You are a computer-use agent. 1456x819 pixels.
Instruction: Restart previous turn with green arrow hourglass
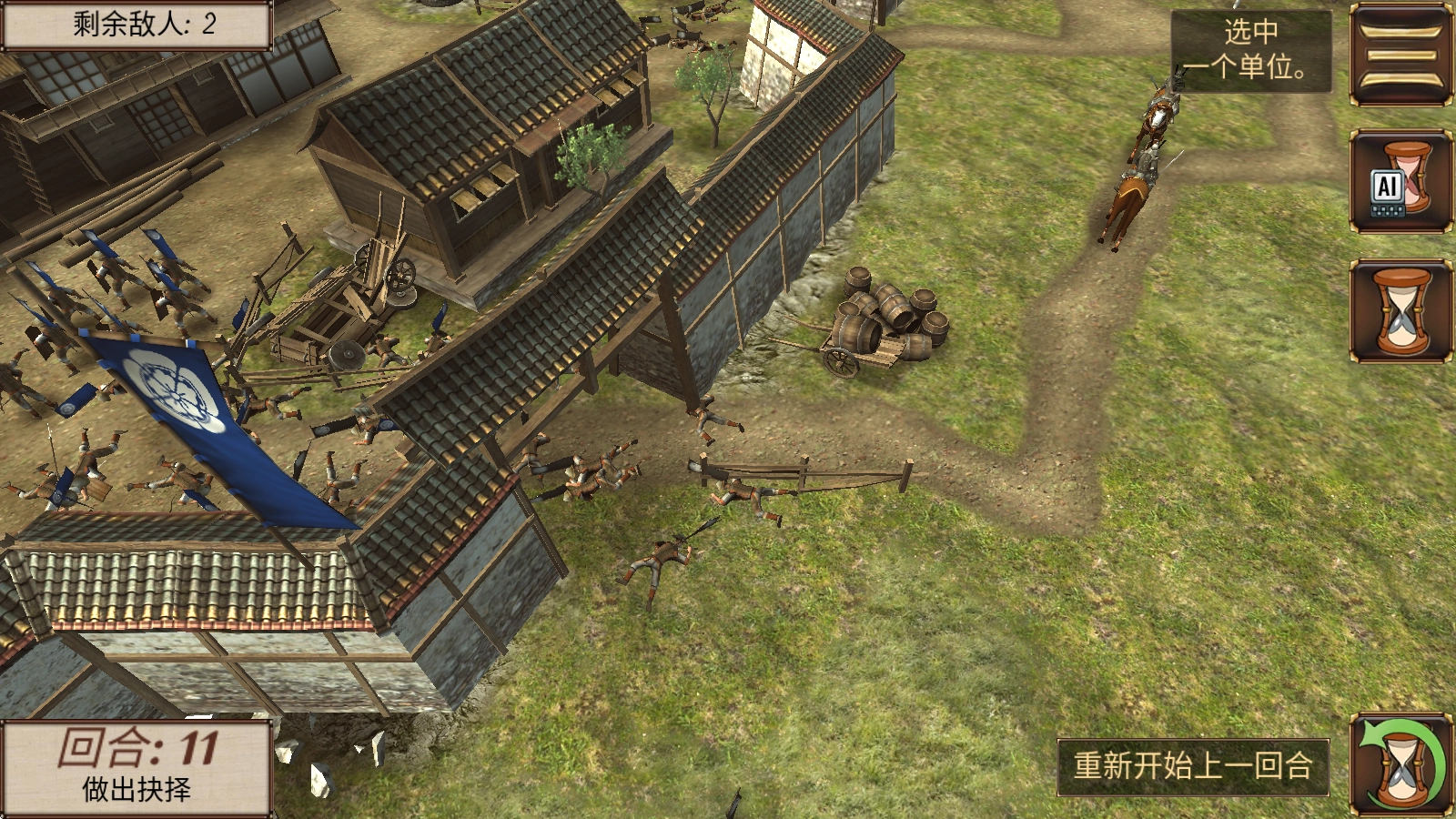click(x=1400, y=764)
